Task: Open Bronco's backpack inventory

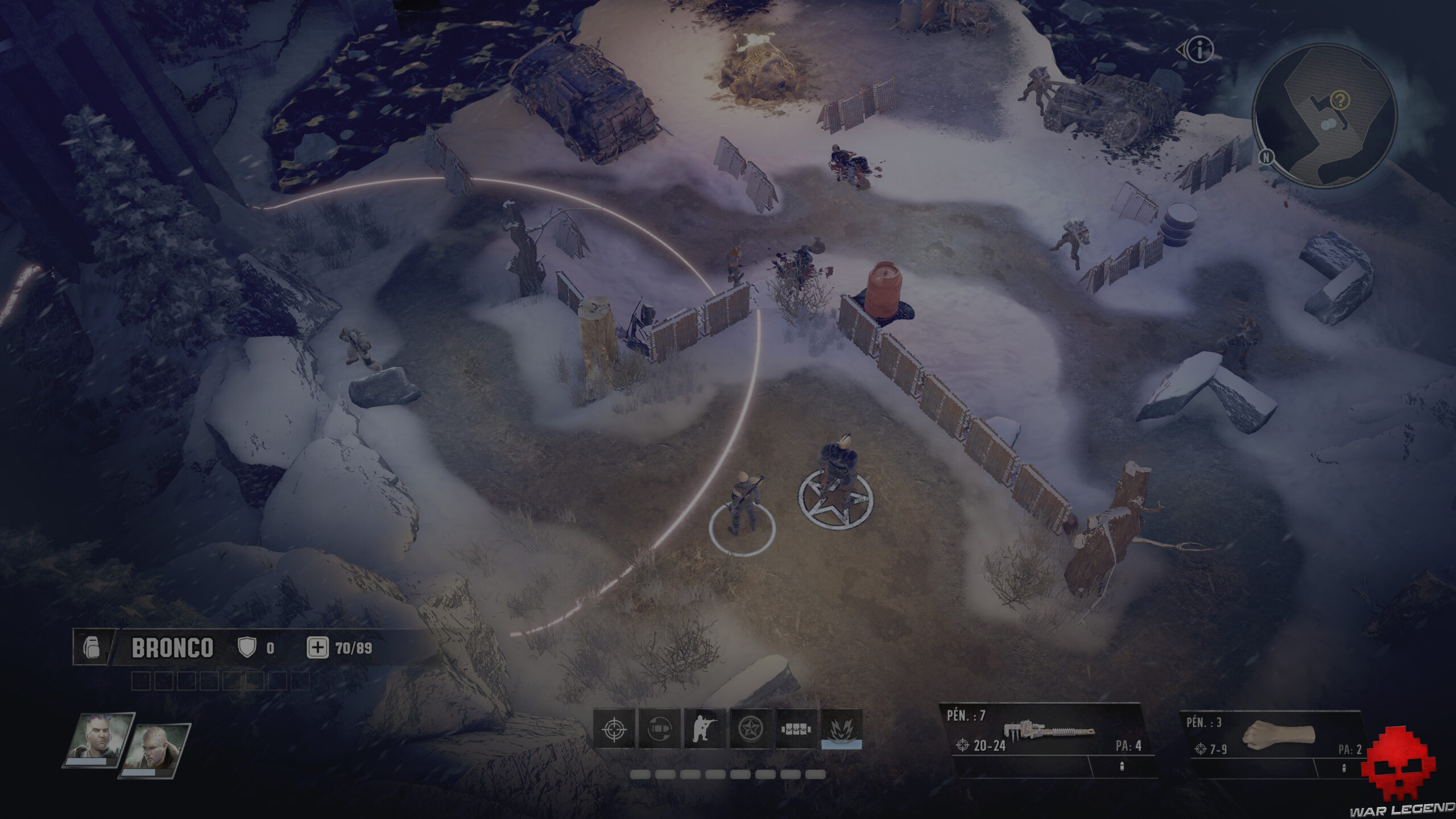Action: tap(92, 648)
